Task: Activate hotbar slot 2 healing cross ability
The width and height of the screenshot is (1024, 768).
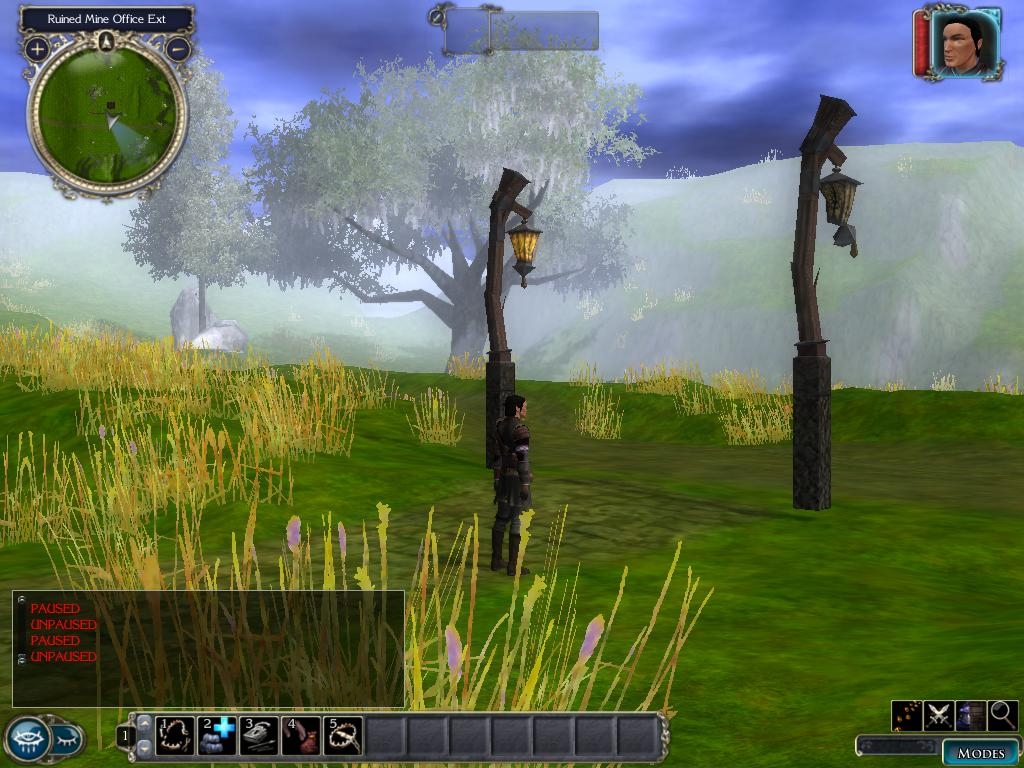Action: [x=217, y=736]
